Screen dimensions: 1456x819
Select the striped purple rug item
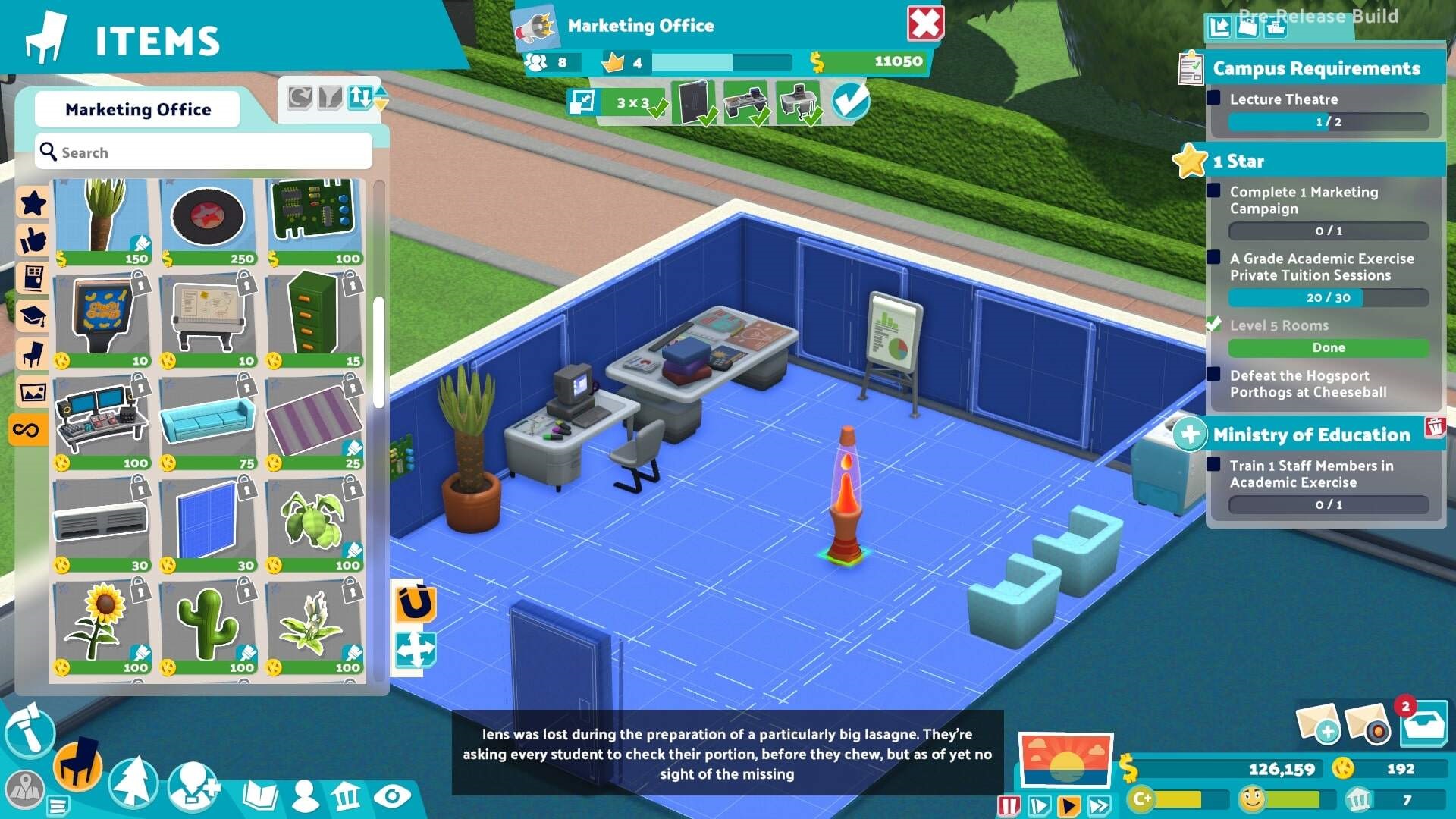coord(315,421)
